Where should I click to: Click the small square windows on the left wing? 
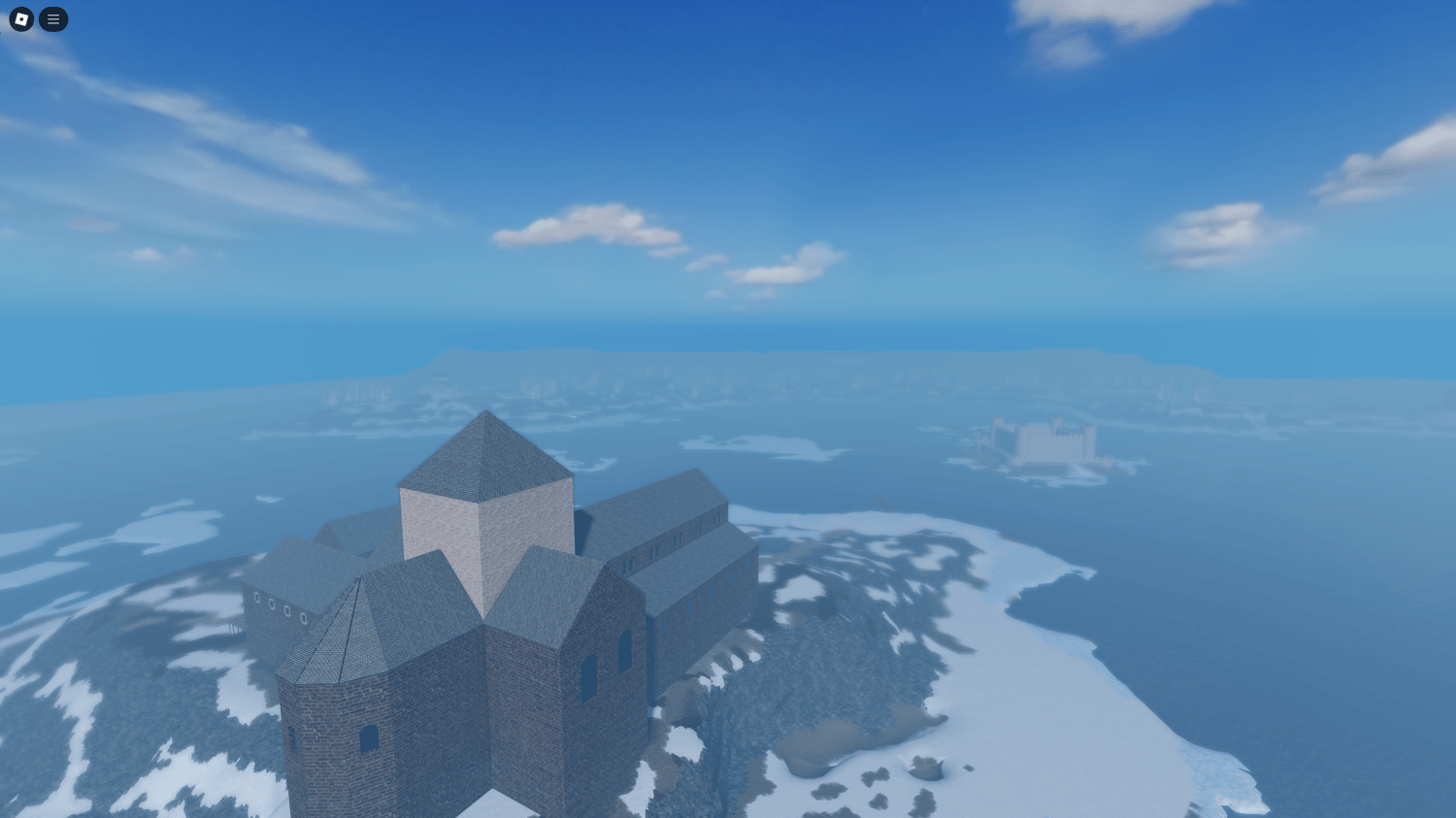pyautogui.click(x=281, y=609)
